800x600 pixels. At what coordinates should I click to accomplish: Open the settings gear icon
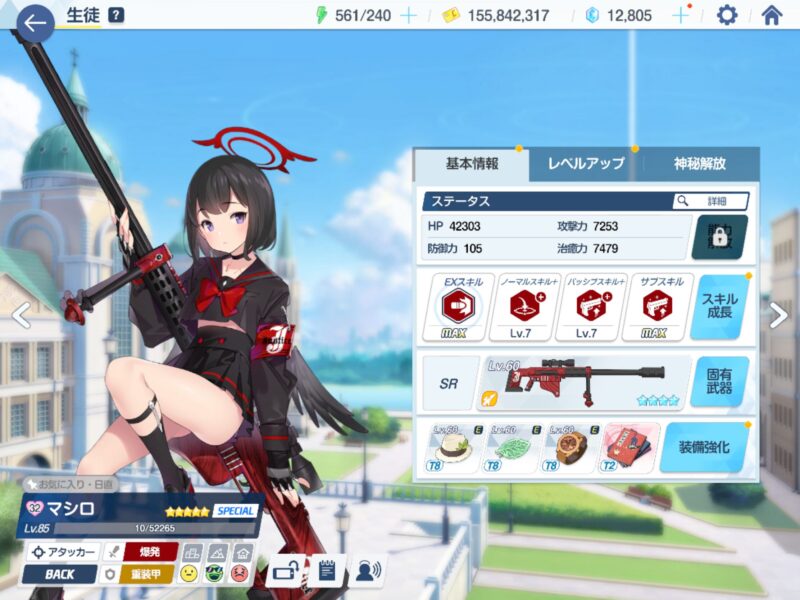[x=727, y=15]
